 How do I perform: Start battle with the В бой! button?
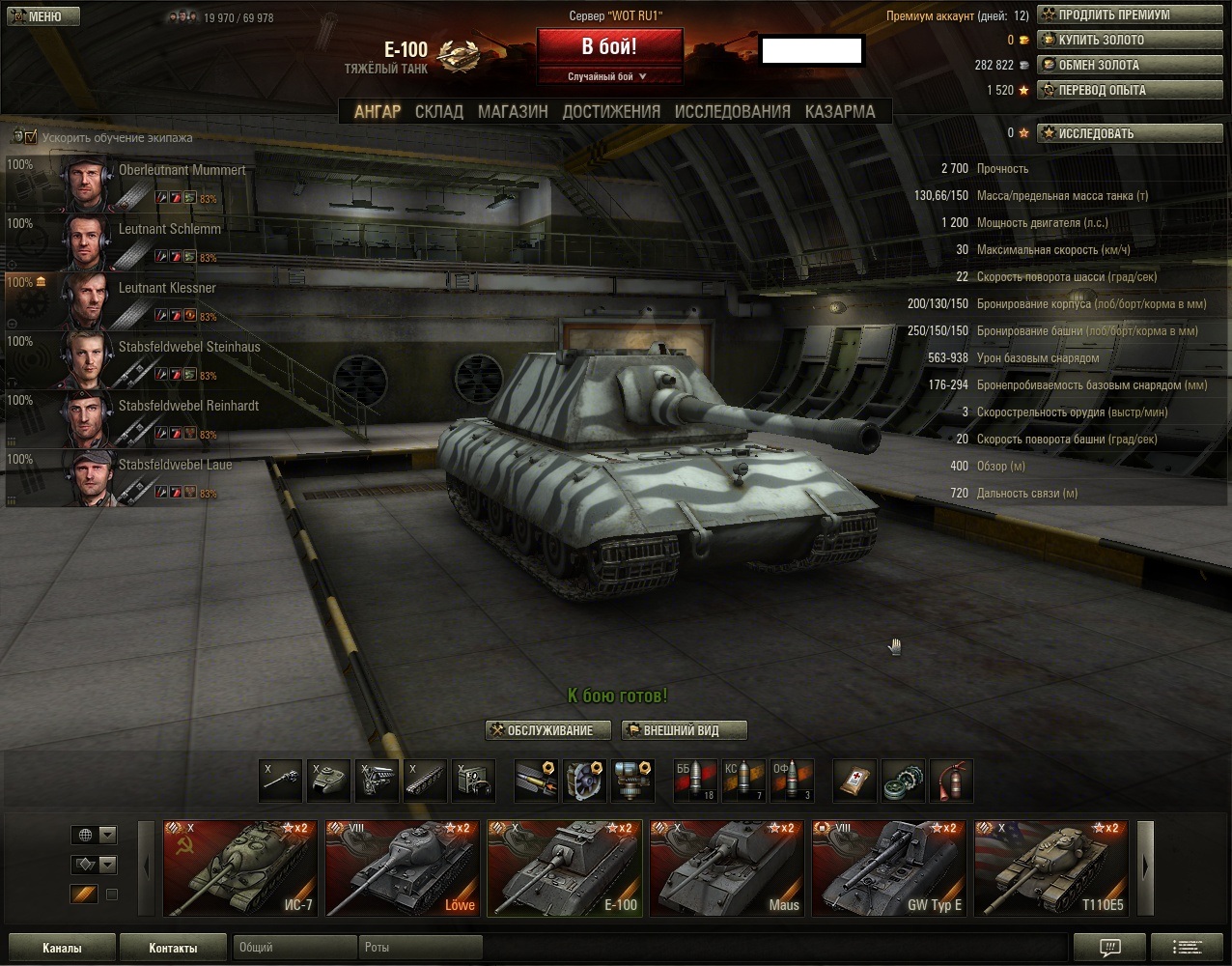(x=609, y=47)
